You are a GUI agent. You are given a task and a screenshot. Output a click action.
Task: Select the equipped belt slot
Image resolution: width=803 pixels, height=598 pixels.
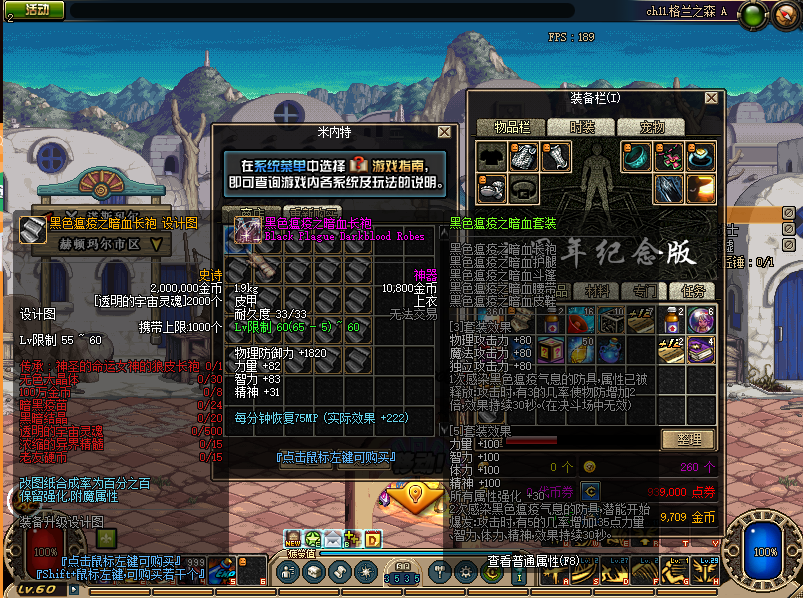(523, 187)
